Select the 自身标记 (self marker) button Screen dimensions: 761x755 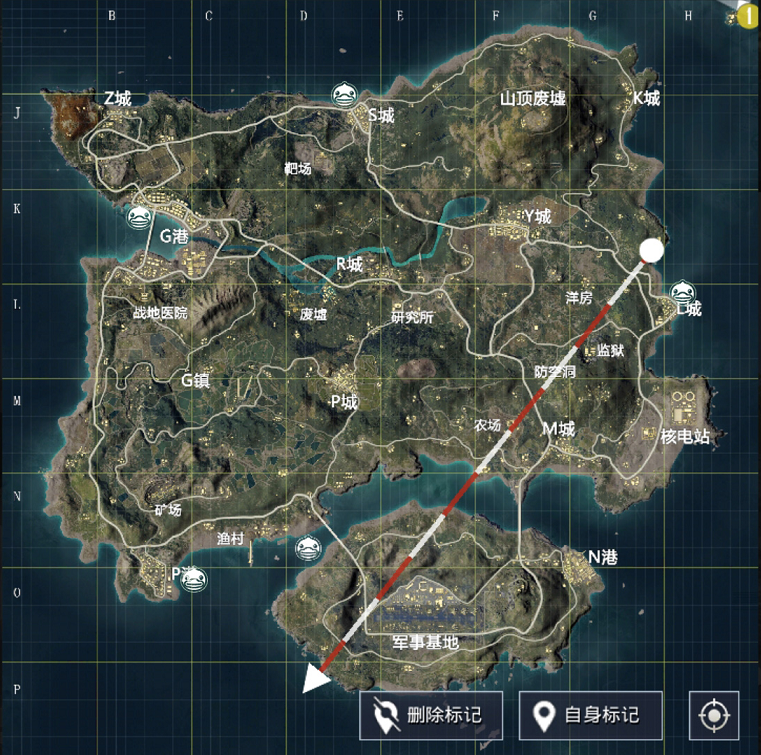[588, 714]
